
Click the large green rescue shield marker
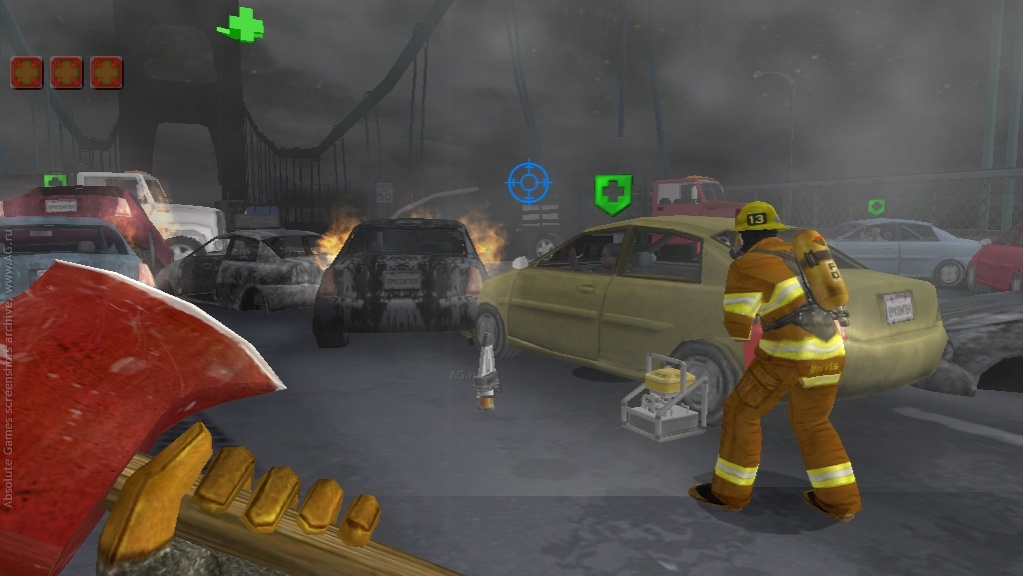[x=612, y=193]
